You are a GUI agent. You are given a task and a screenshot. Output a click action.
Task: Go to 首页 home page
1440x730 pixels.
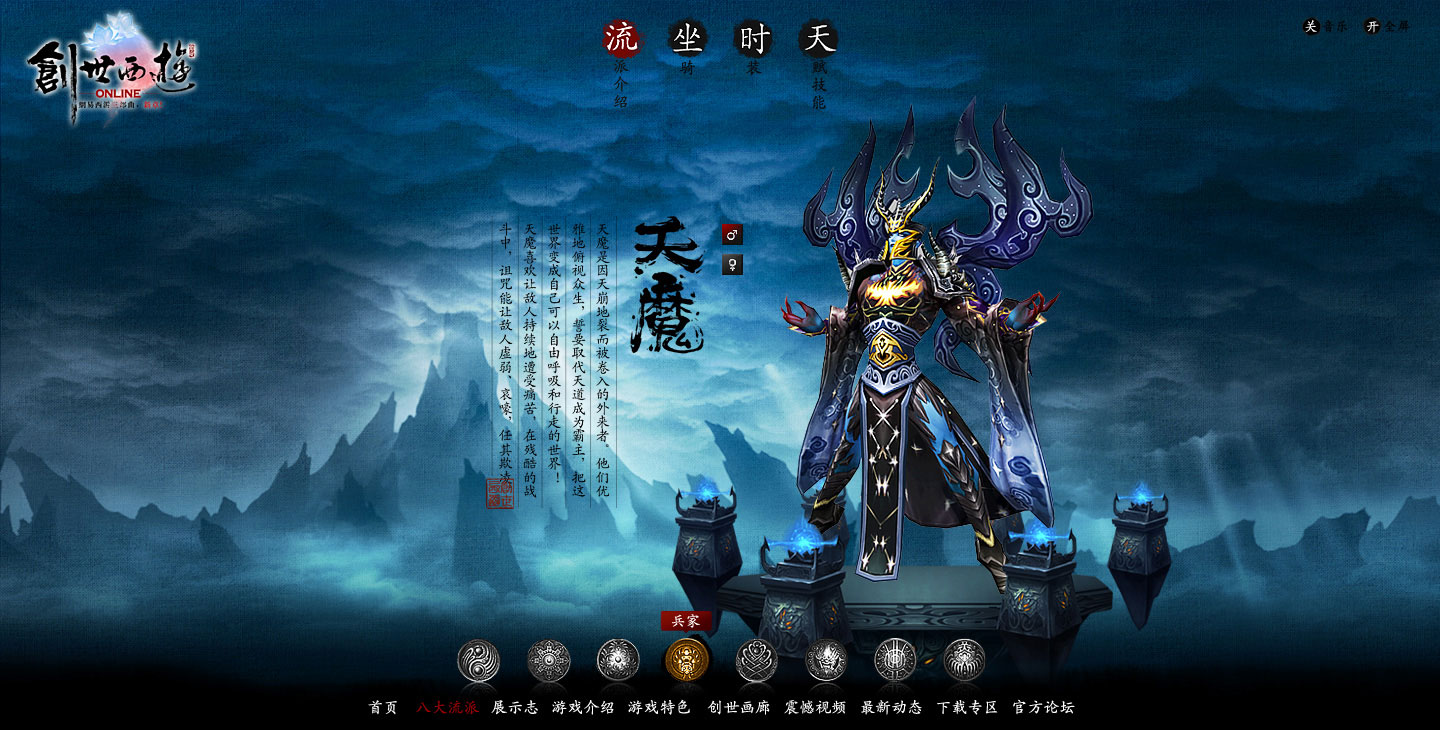click(x=383, y=707)
